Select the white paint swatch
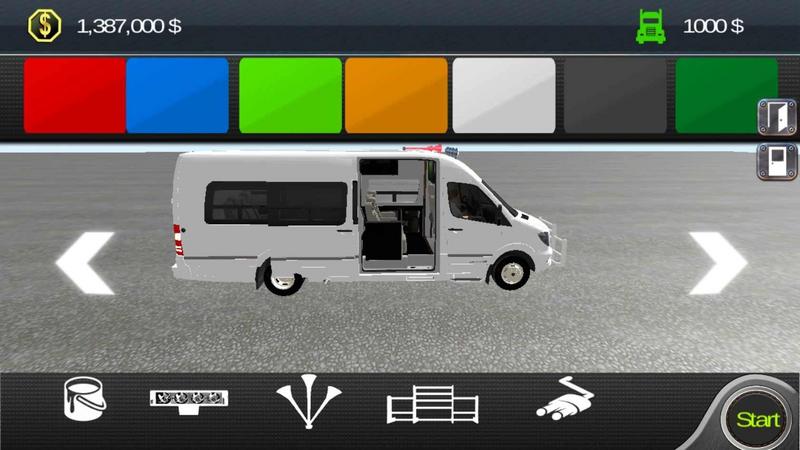This screenshot has height=450, width=800. (504, 95)
